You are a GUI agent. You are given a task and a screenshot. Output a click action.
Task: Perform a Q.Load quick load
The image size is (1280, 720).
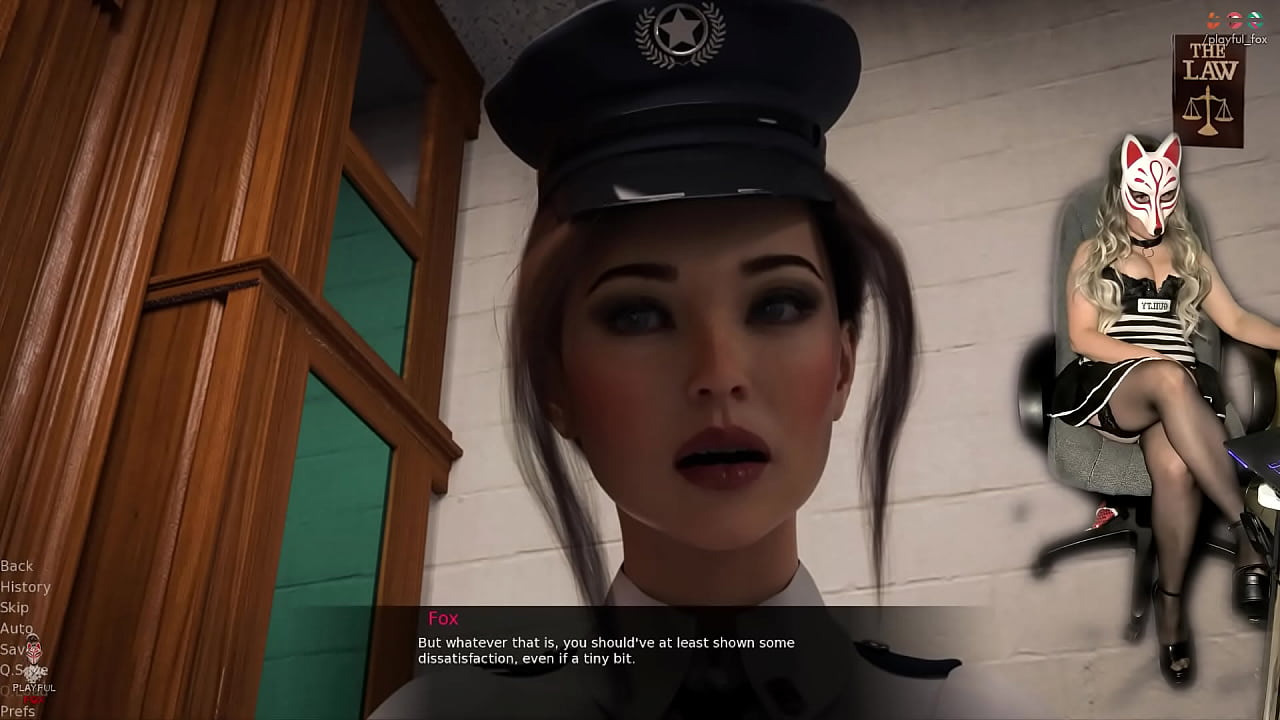click(23, 690)
